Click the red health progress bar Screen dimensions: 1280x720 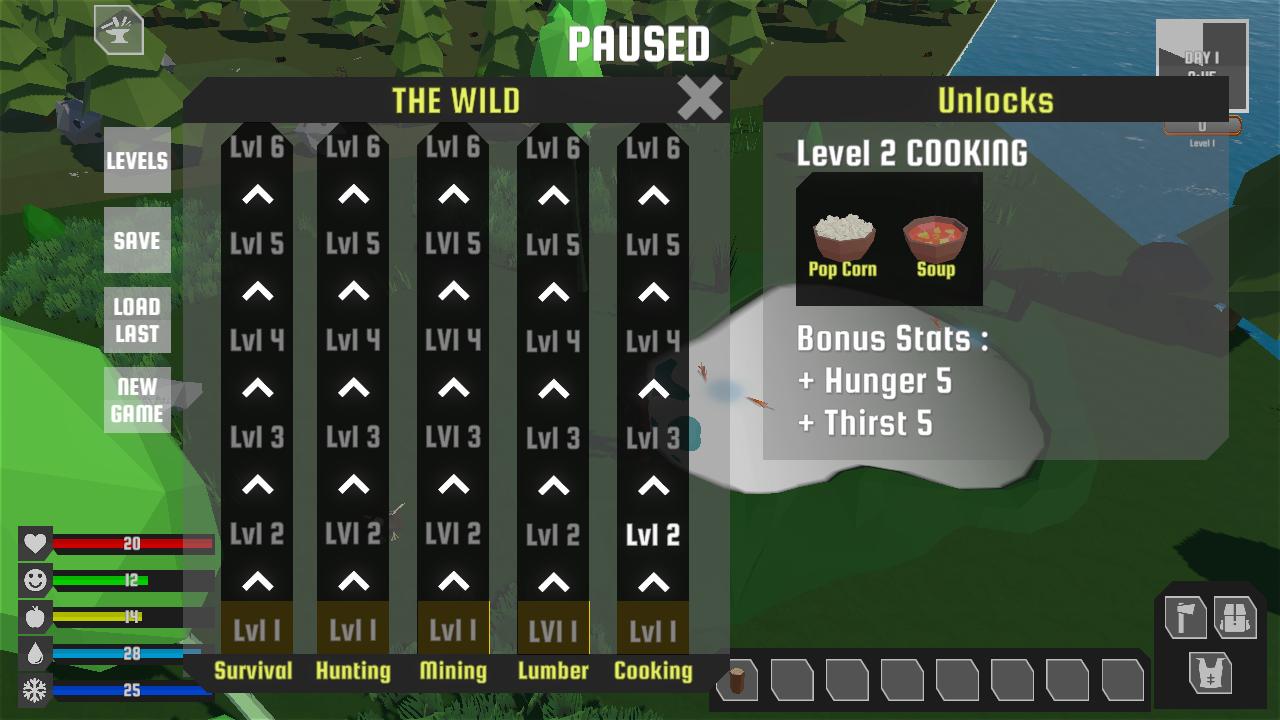[130, 544]
